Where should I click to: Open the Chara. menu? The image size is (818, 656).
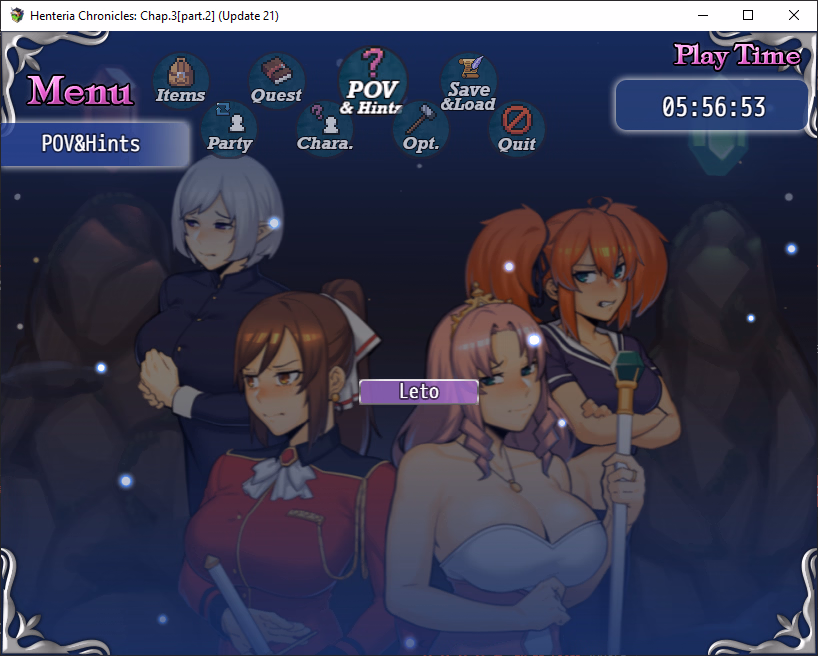pos(324,129)
